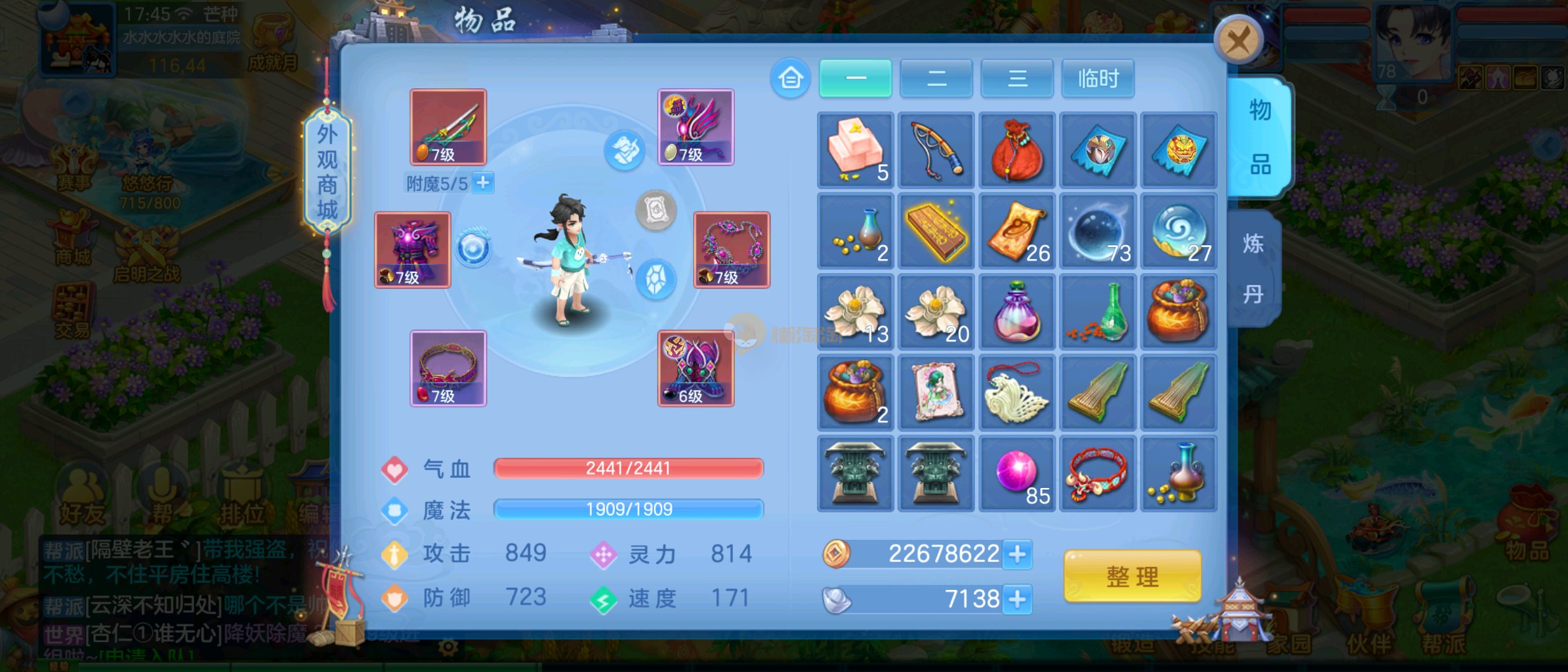Image resolution: width=1568 pixels, height=672 pixels.
Task: Pick the pink orb stack of 85
Action: [x=1017, y=474]
